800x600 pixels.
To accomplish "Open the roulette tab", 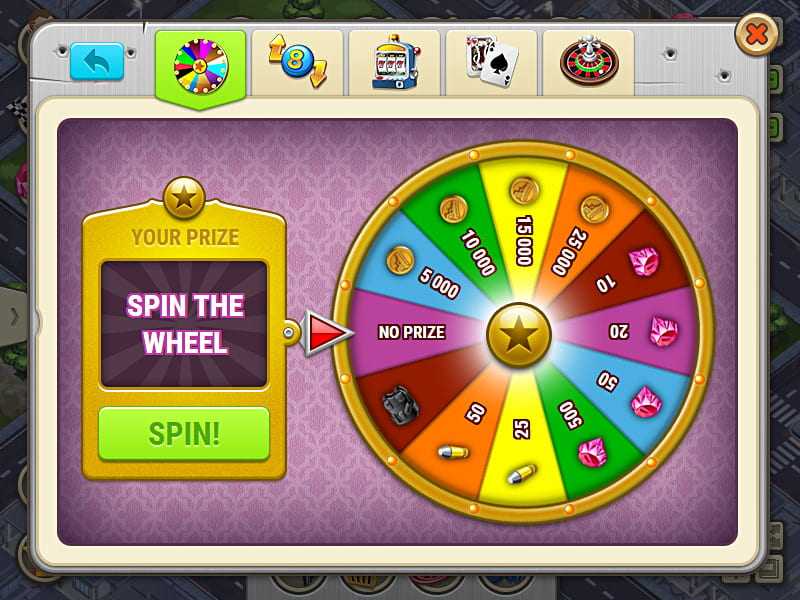I will 588,63.
